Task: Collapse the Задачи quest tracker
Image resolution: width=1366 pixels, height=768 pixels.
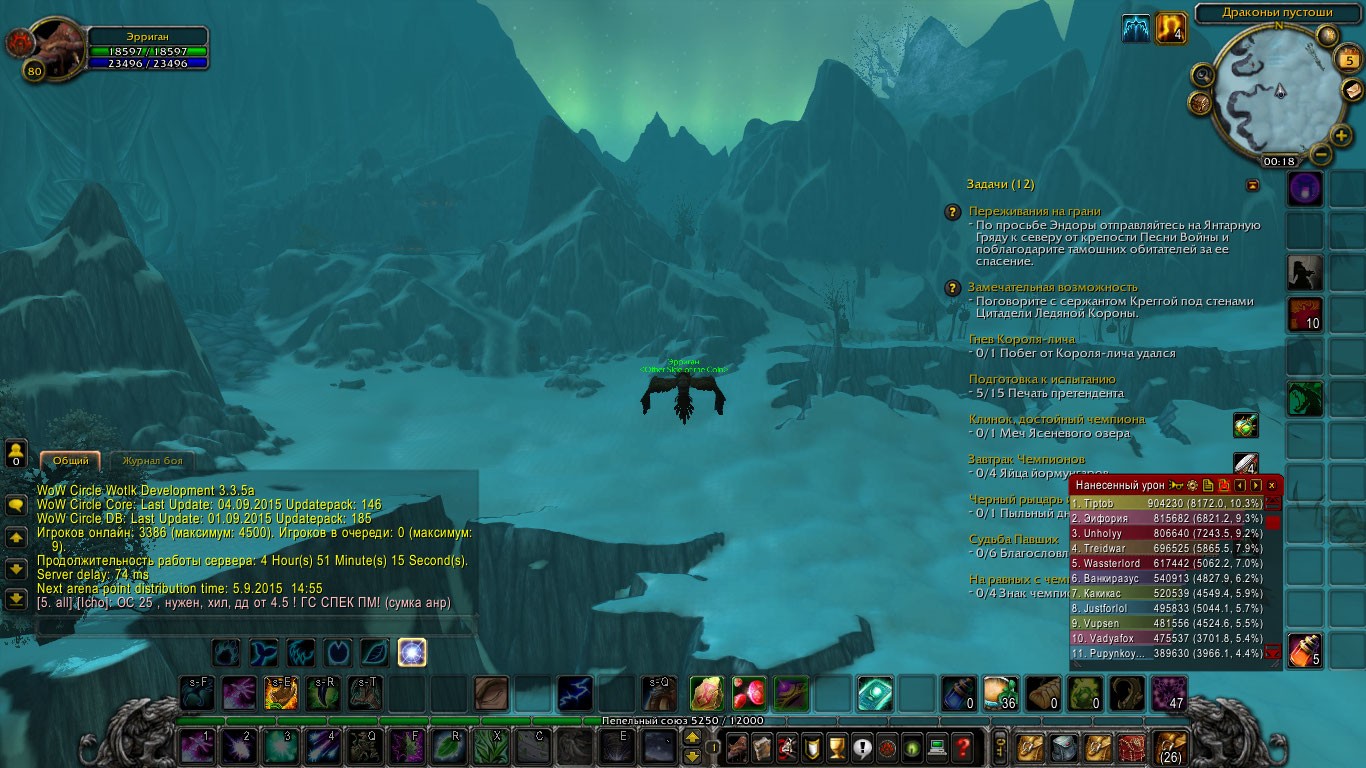Action: pos(1252,185)
